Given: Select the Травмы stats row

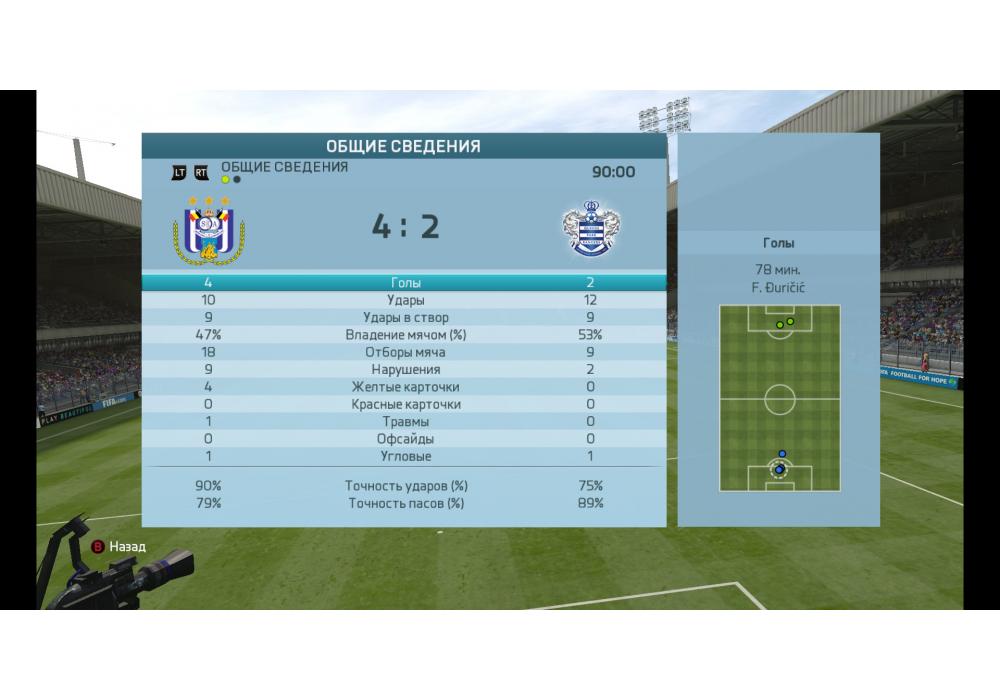Looking at the screenshot, I should click(x=404, y=421).
